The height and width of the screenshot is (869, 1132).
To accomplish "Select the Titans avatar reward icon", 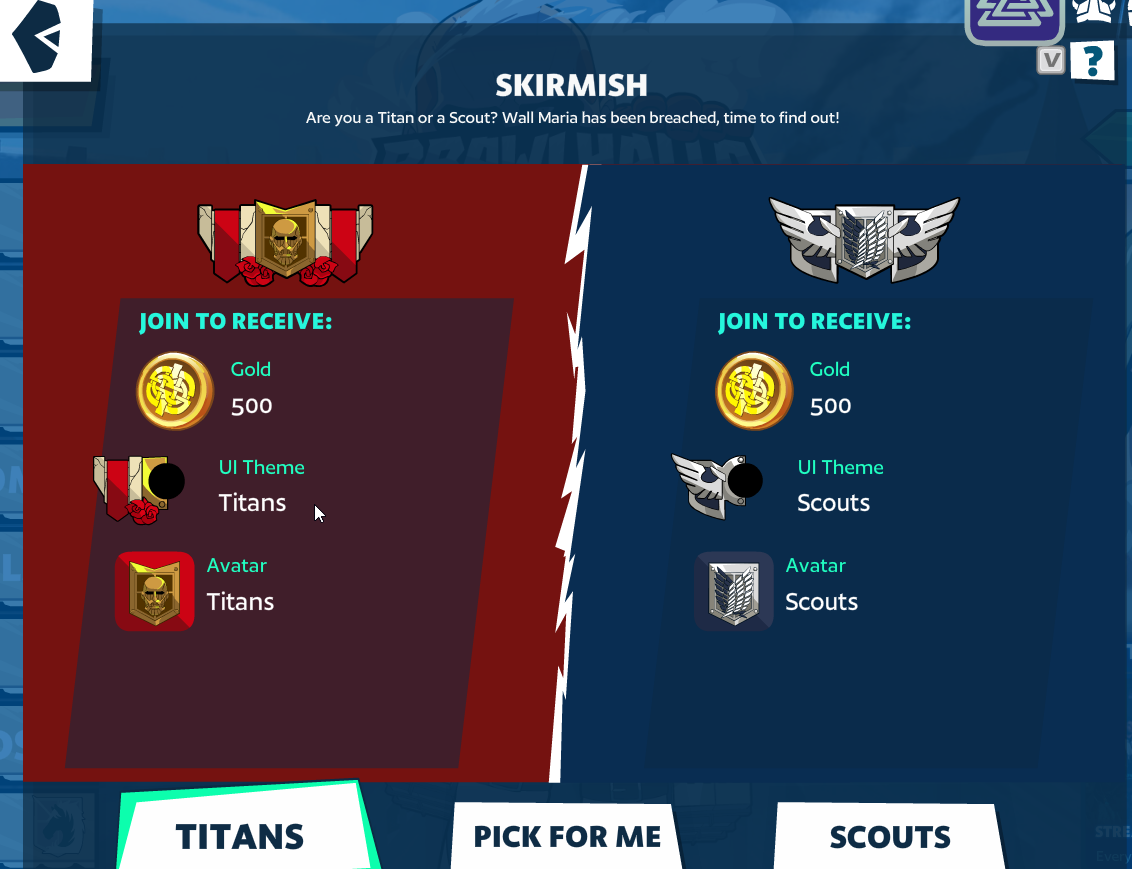I will point(155,591).
